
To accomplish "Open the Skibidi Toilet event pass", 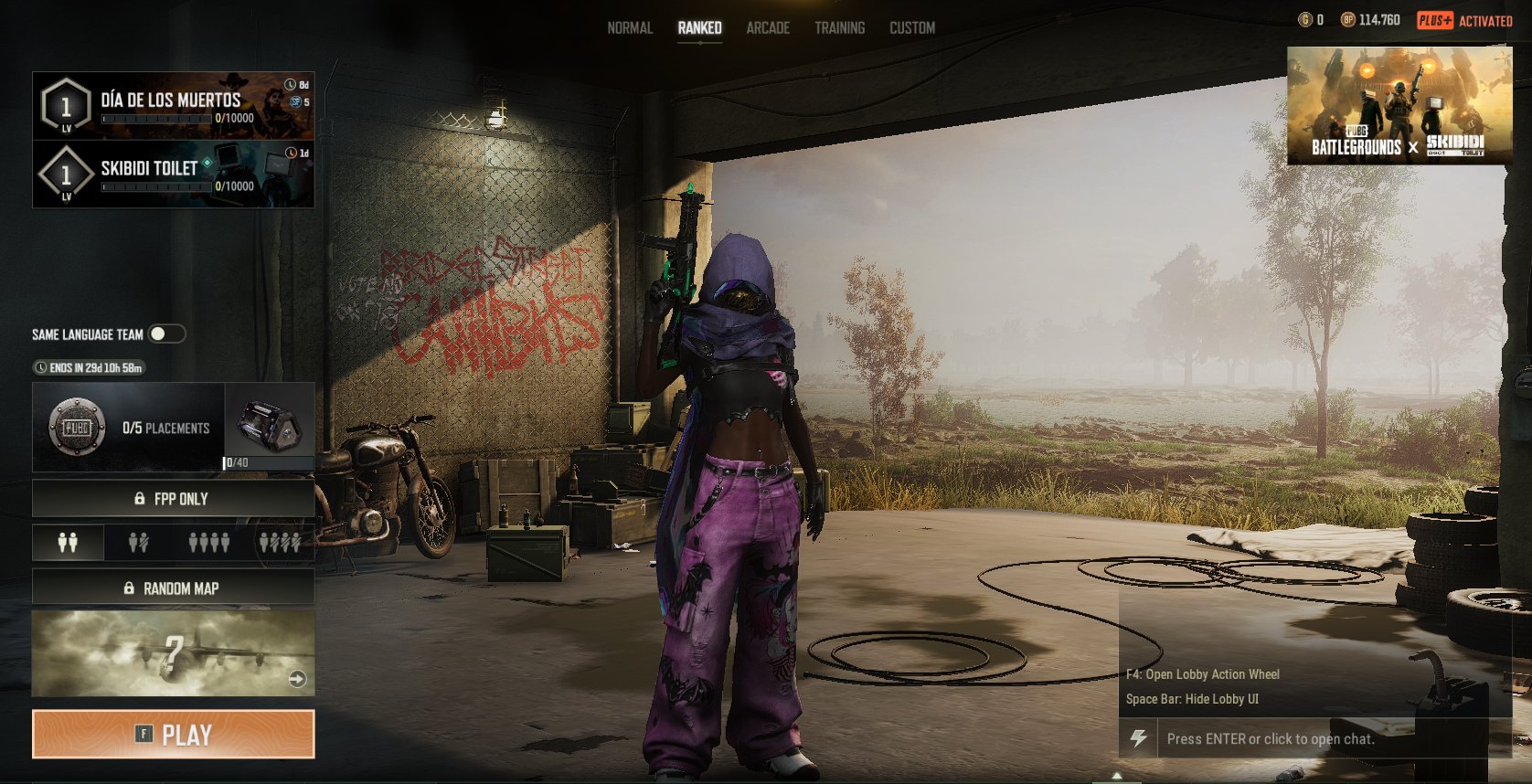I will click(174, 174).
